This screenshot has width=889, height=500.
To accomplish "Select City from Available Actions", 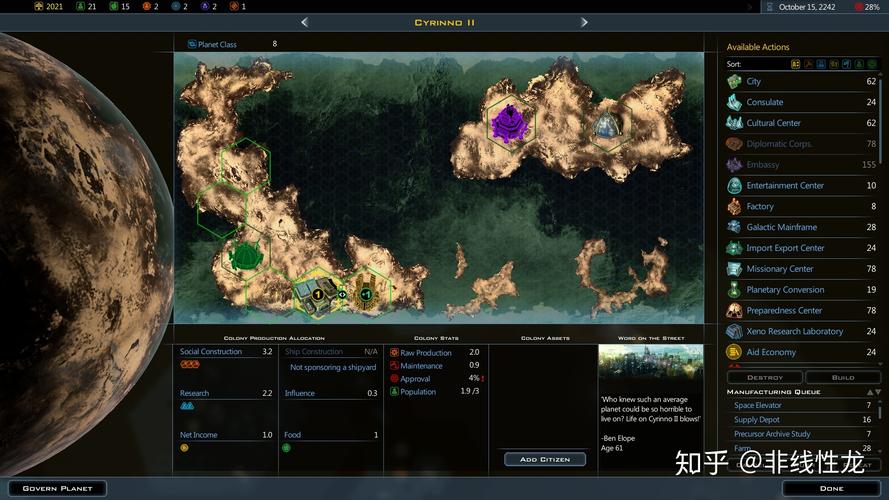I will click(753, 81).
